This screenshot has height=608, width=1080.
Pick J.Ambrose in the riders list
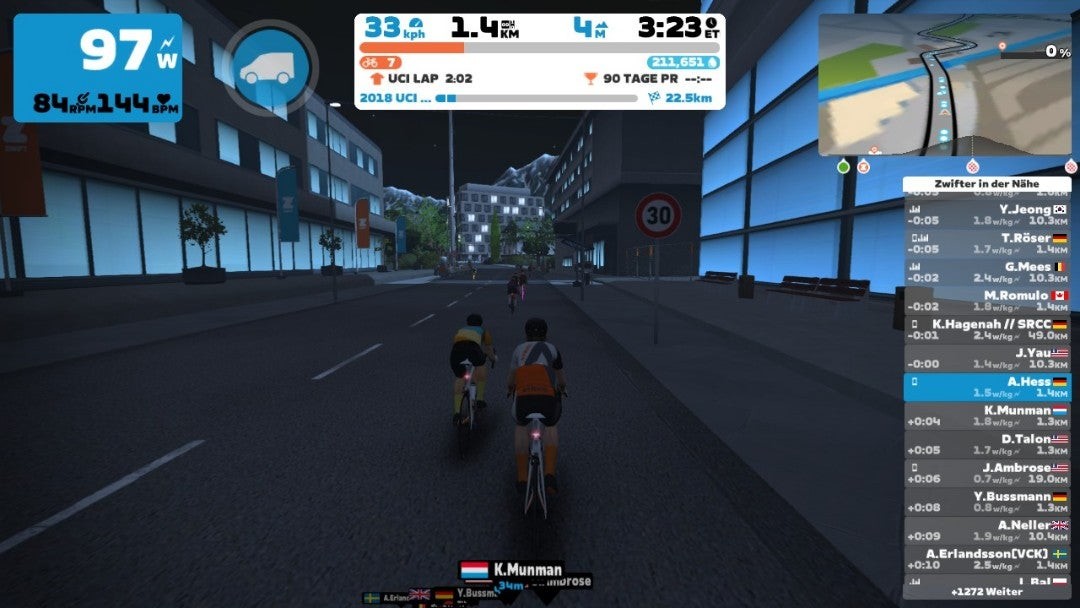tap(987, 472)
